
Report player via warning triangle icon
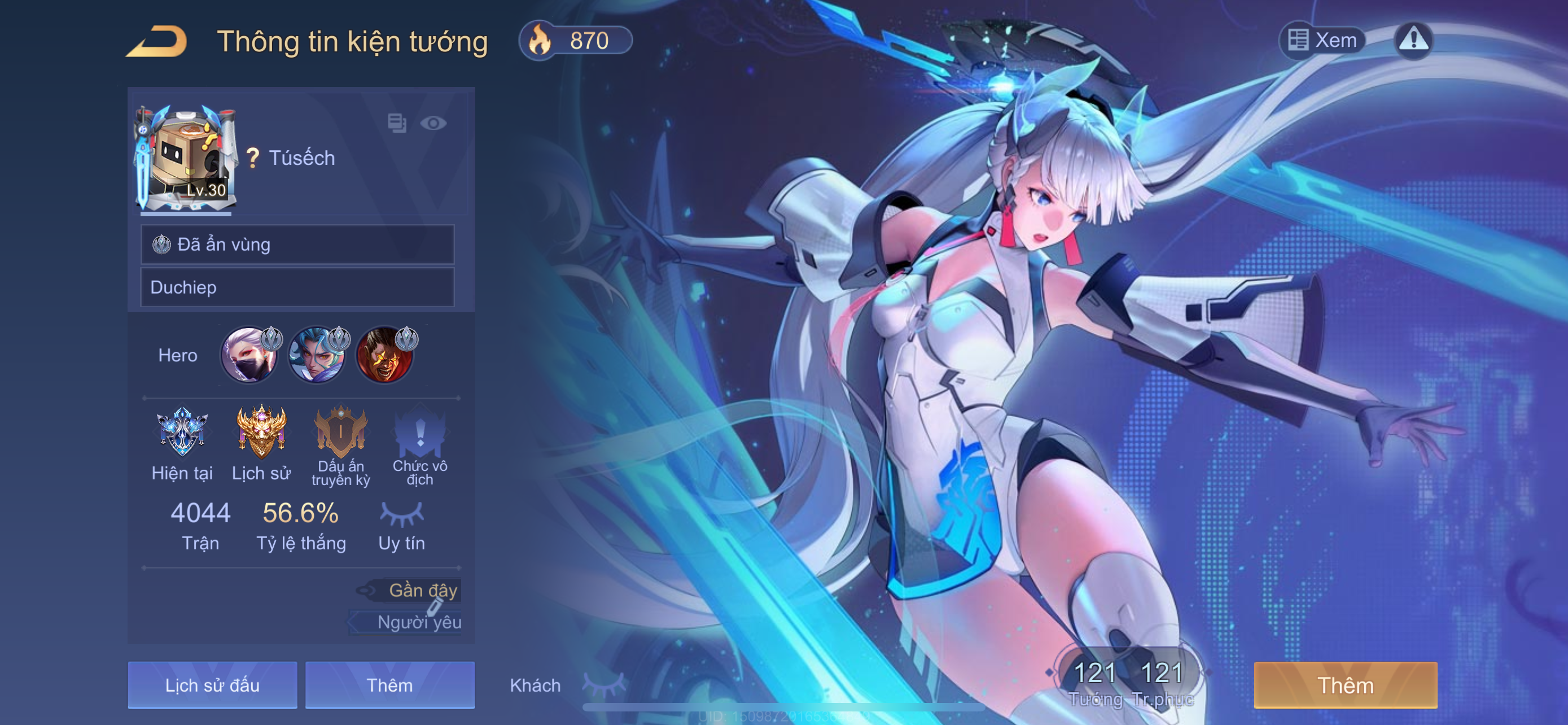1413,40
